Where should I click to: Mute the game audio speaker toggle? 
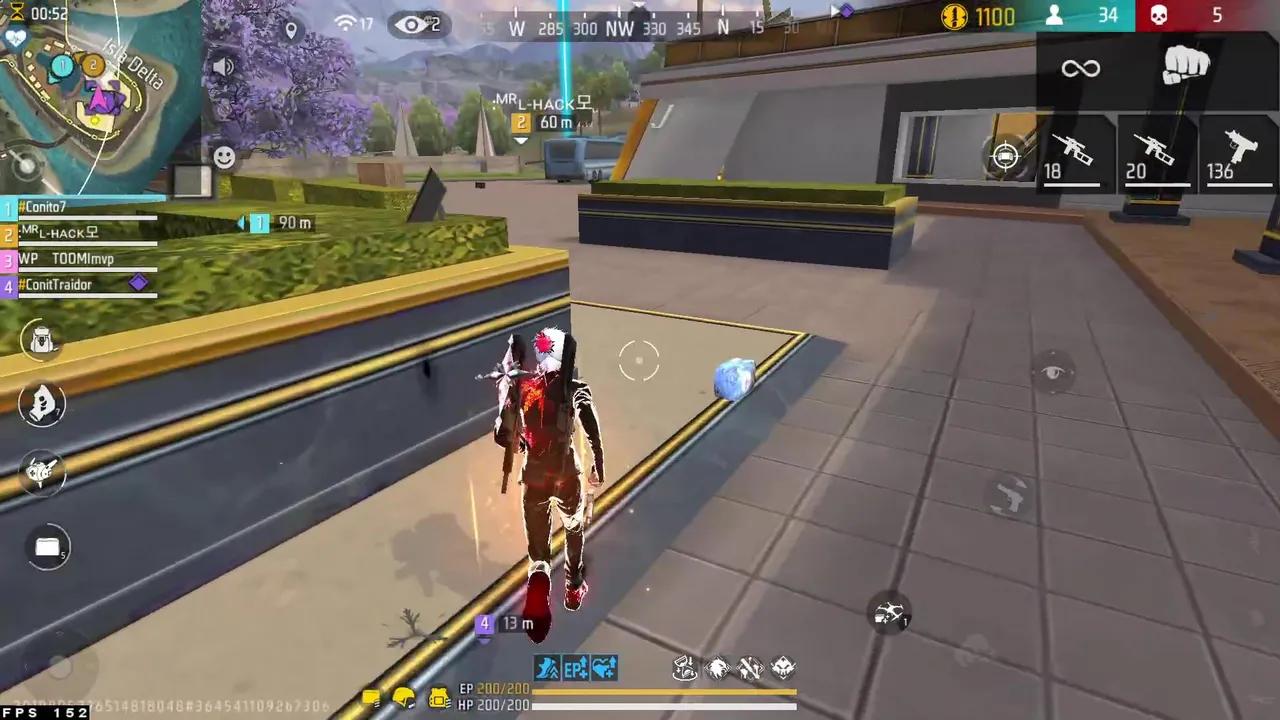[x=224, y=67]
